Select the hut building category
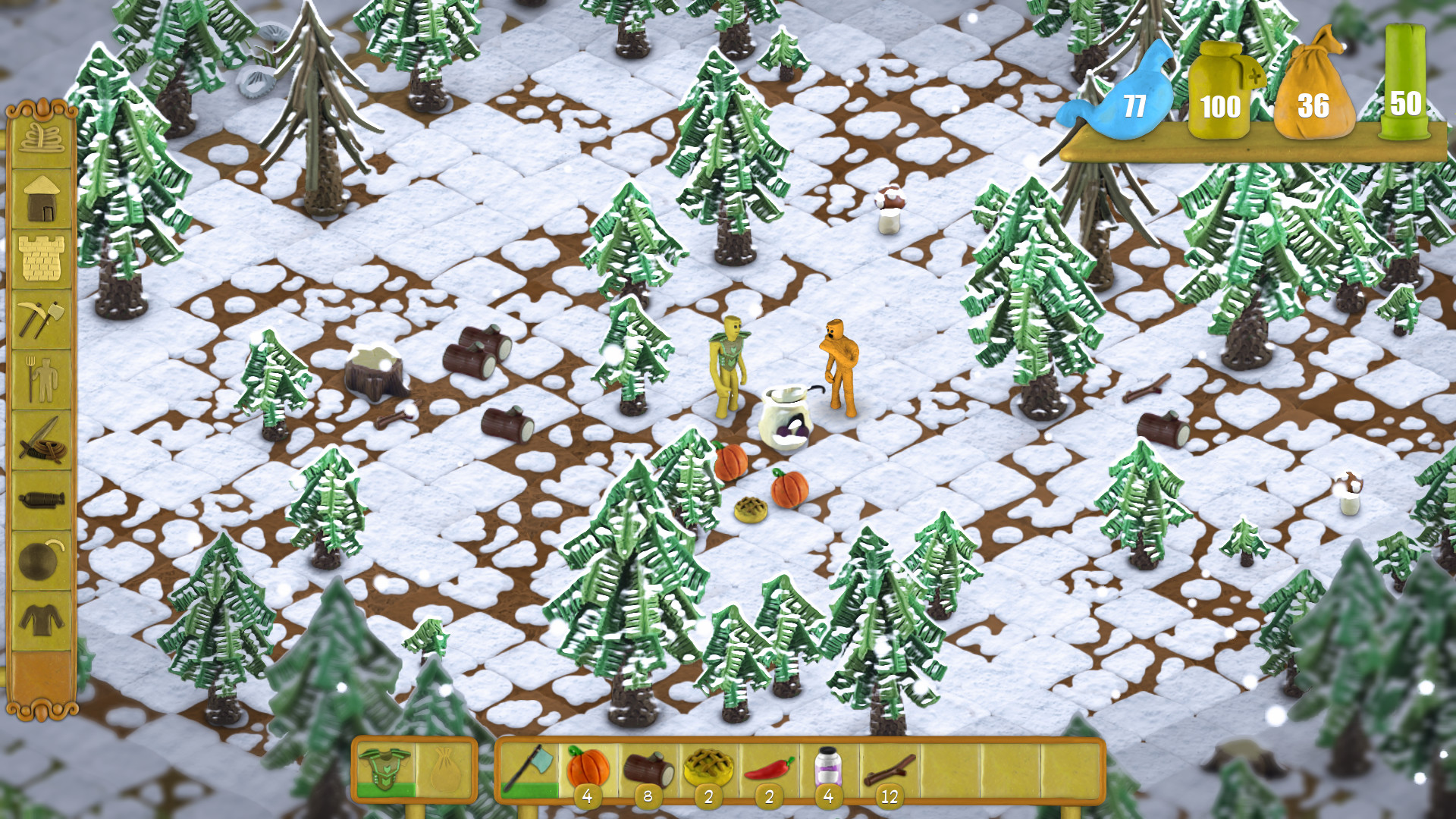The width and height of the screenshot is (1456, 819). pyautogui.click(x=42, y=199)
